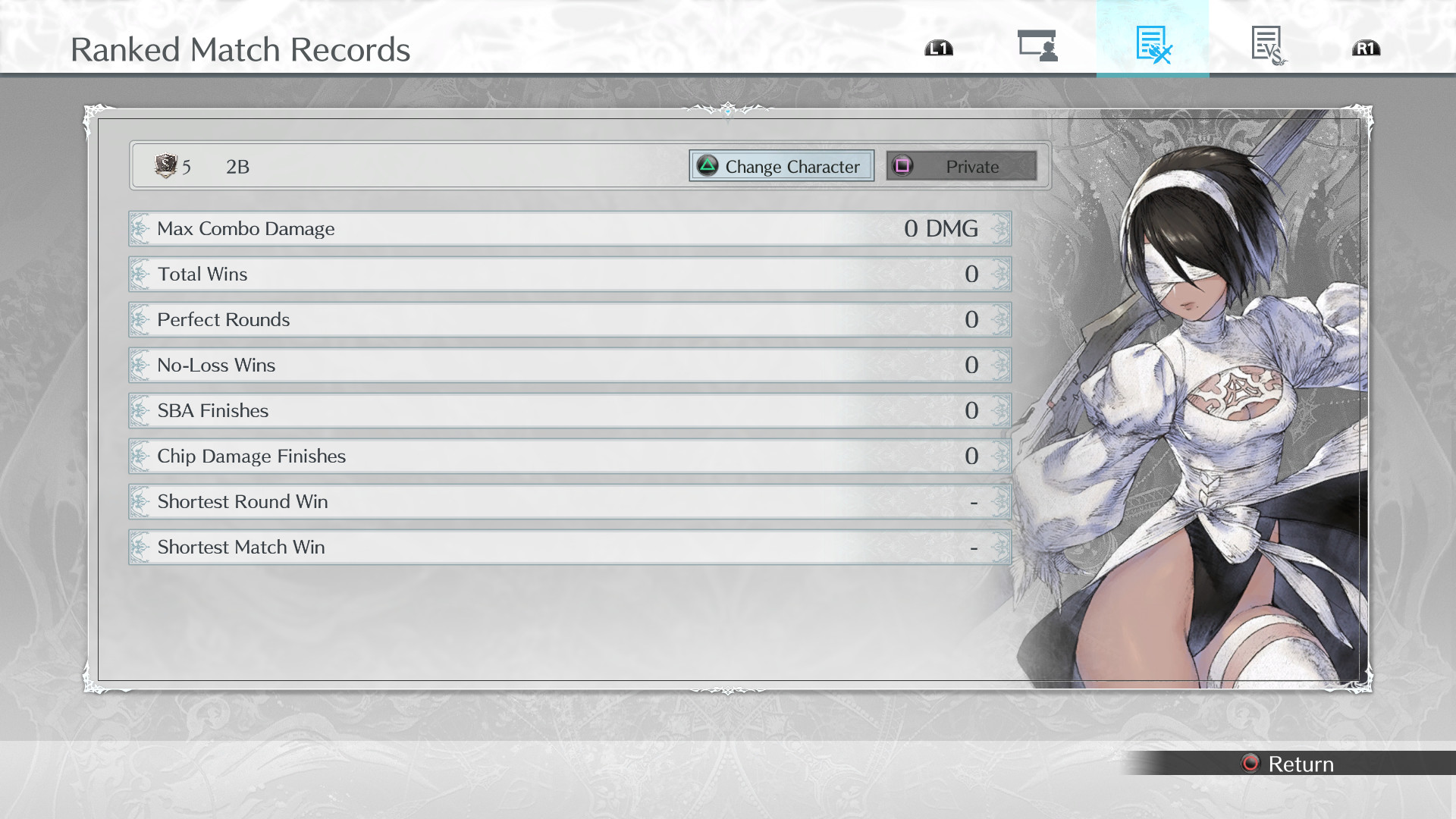The width and height of the screenshot is (1456, 819).
Task: Click the red circle Return icon
Action: 1250,764
